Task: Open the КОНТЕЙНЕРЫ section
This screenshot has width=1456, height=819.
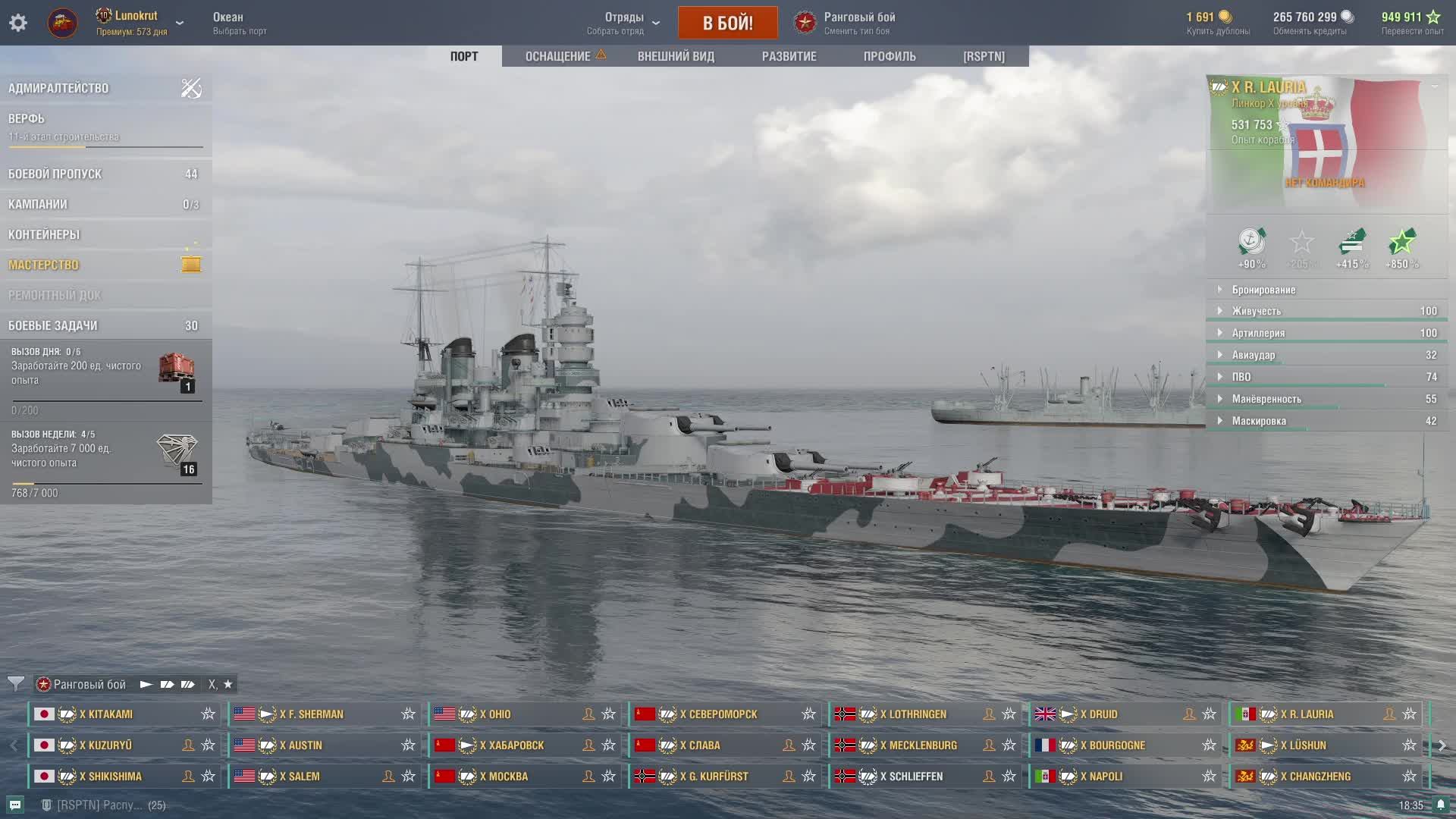Action: (44, 234)
